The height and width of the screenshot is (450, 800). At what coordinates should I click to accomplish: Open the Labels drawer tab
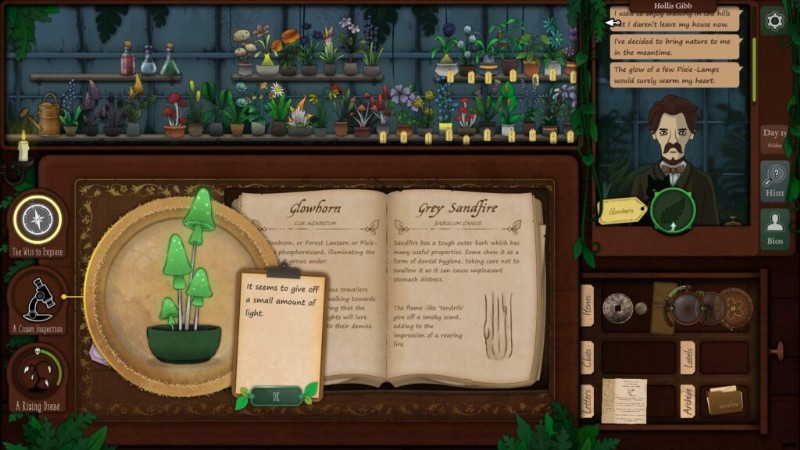(x=688, y=356)
